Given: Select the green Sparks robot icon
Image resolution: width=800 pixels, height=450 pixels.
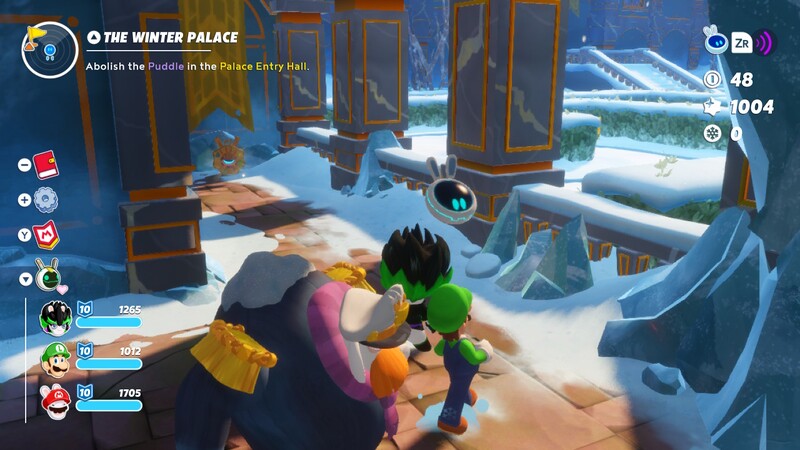Looking at the screenshot, I should pos(46,272).
